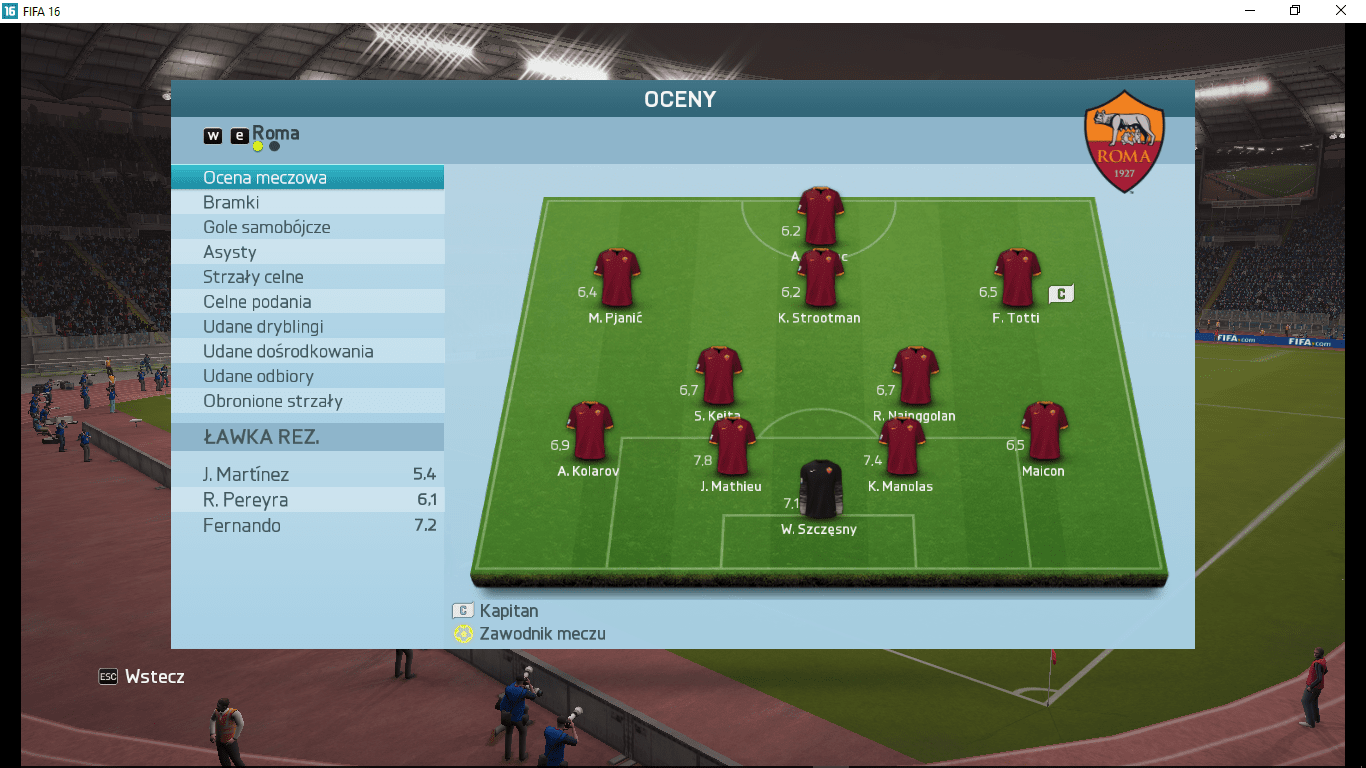Screen dimensions: 1366x768
Task: Click goalkeeper W. Szczęsny's shirt
Action: point(822,489)
